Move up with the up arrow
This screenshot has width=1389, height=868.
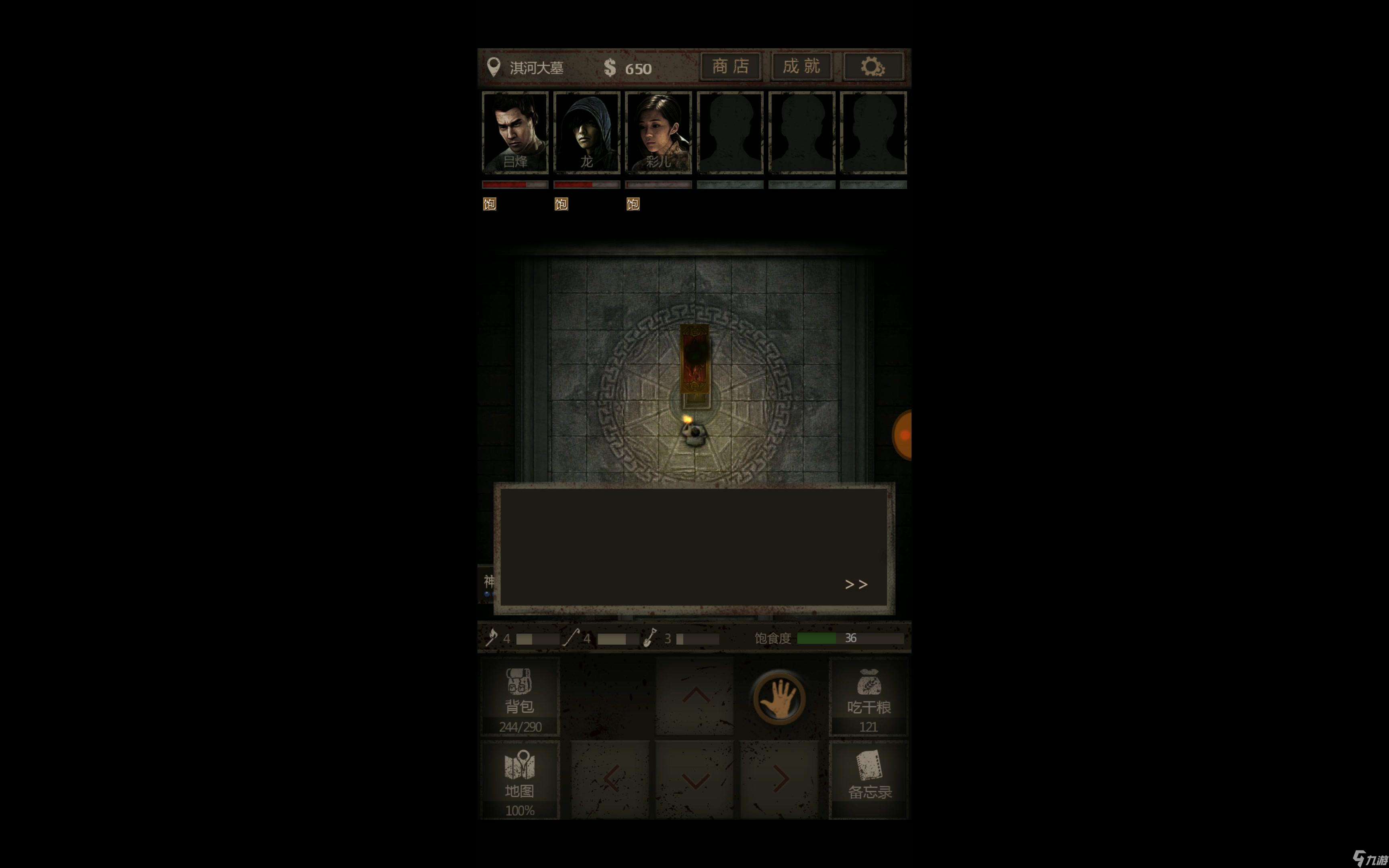[695, 696]
